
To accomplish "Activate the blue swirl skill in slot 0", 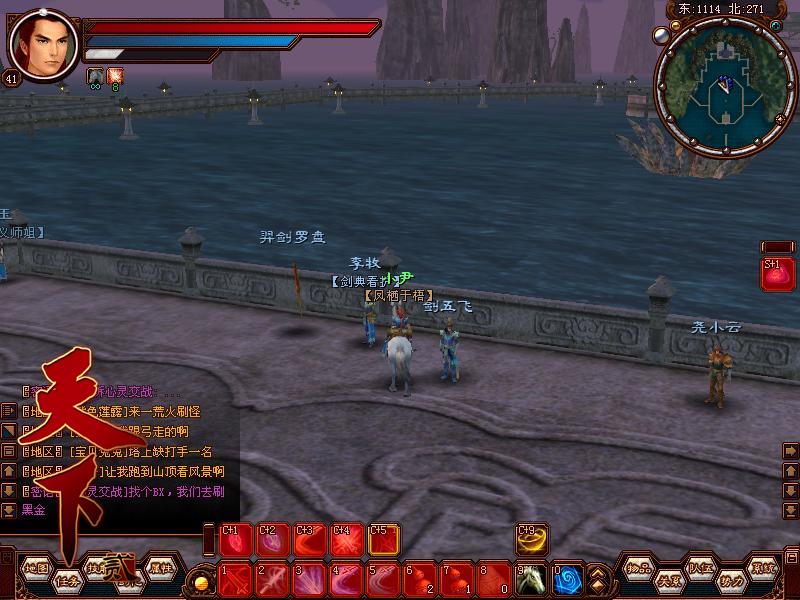I will click(x=567, y=578).
